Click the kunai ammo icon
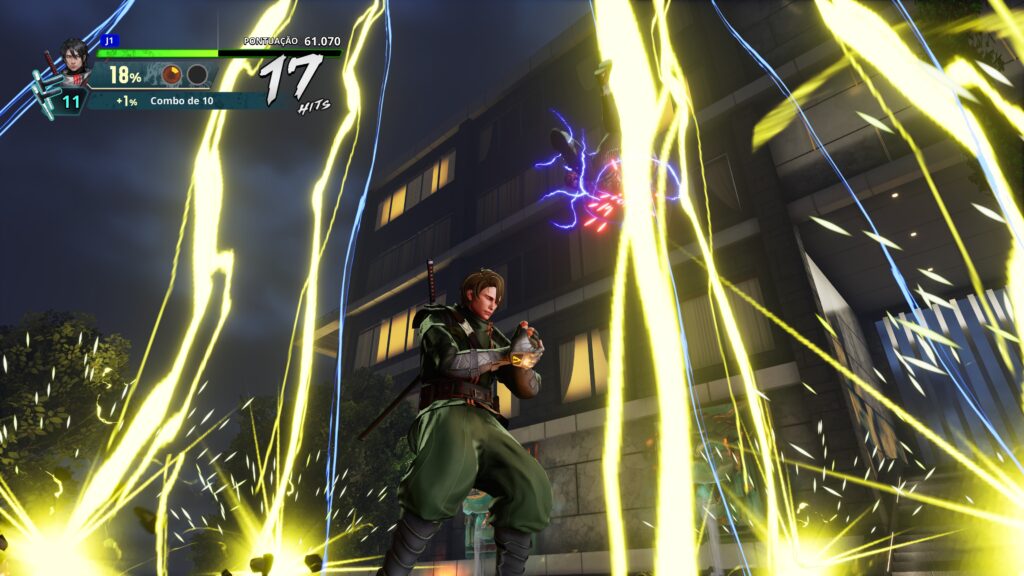The height and width of the screenshot is (576, 1024). click(x=44, y=93)
